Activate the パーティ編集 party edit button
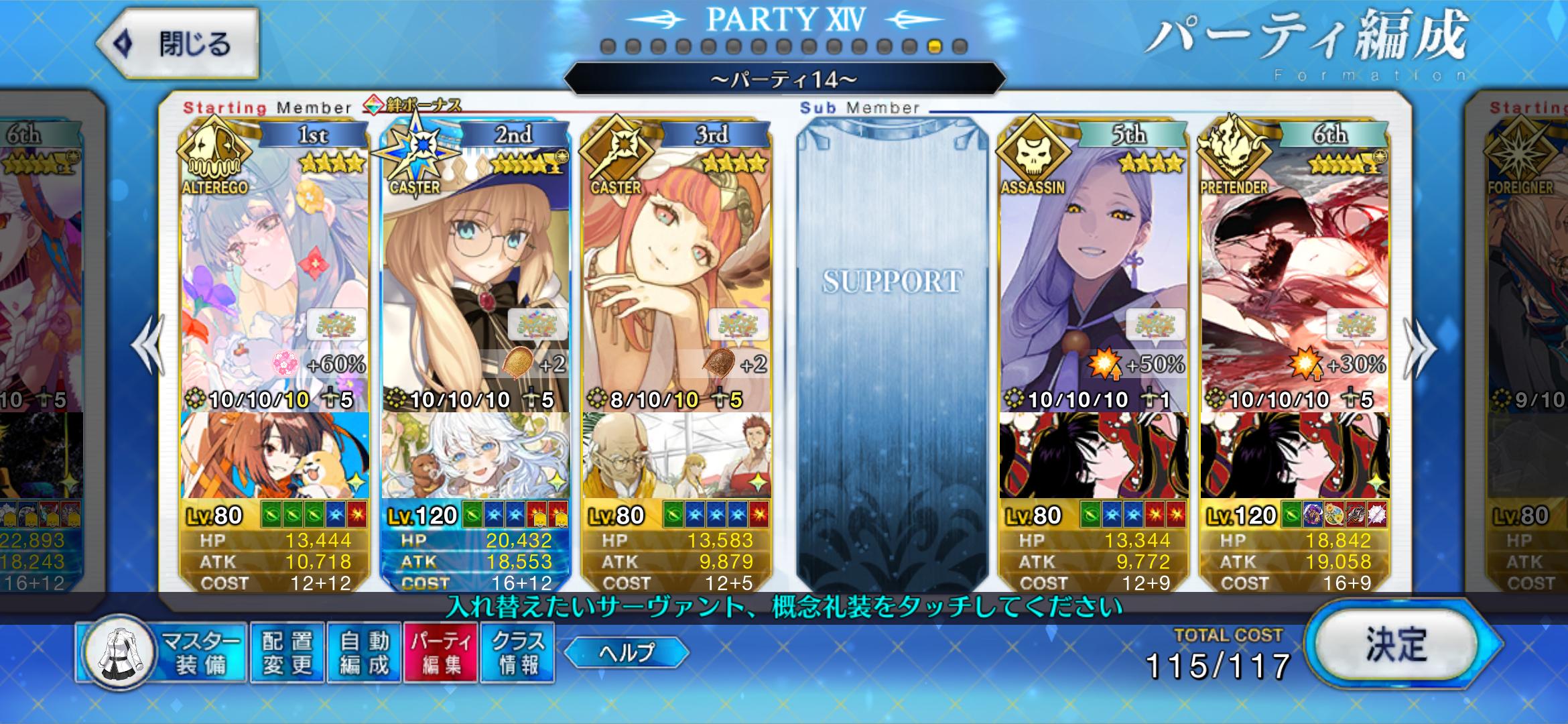The image size is (1568, 724). pyautogui.click(x=441, y=652)
